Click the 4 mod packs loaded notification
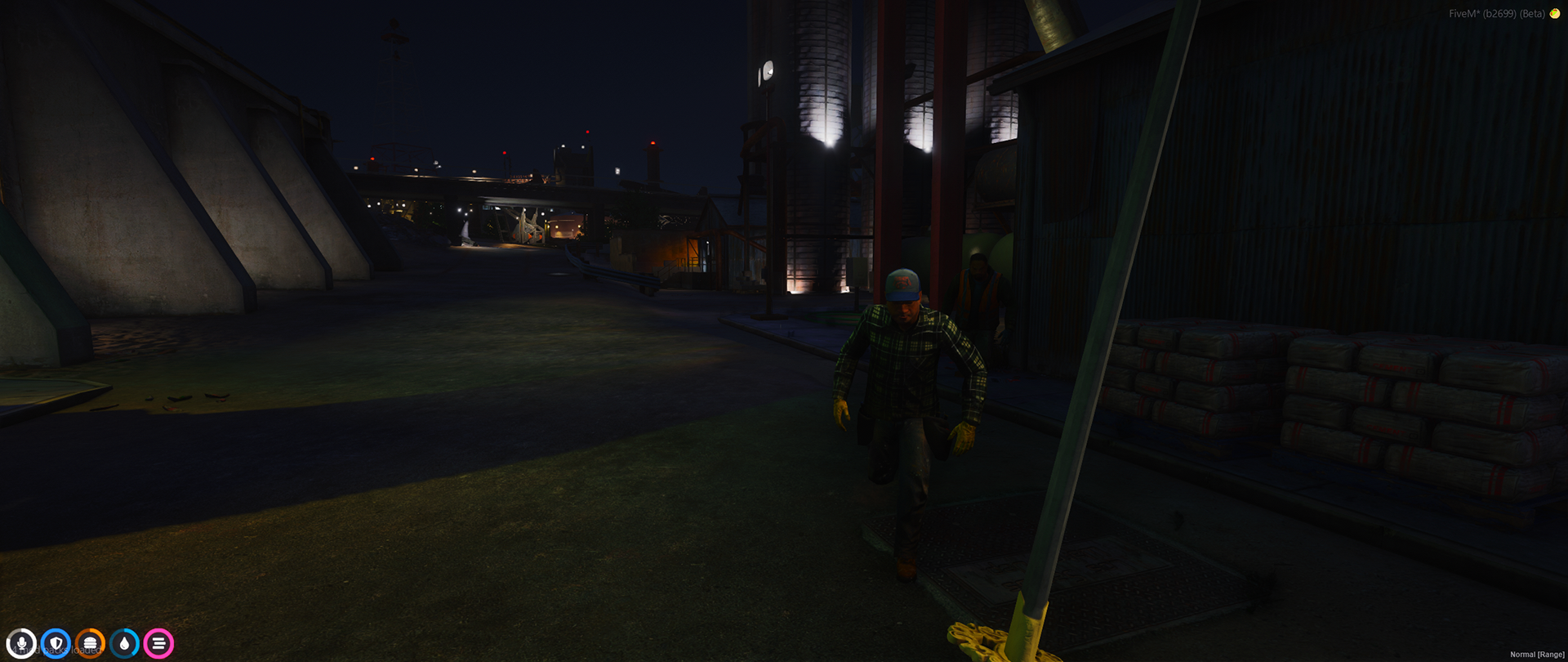This screenshot has width=1568, height=662. pos(59,650)
